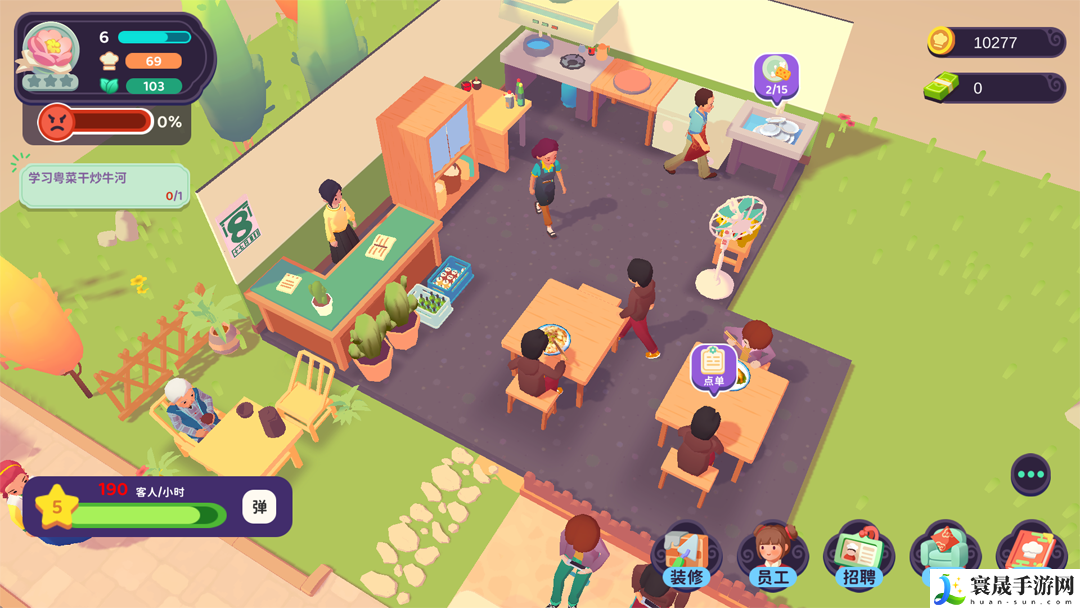Open the 装修 decoration menu
This screenshot has height=608, width=1080.
[686, 558]
